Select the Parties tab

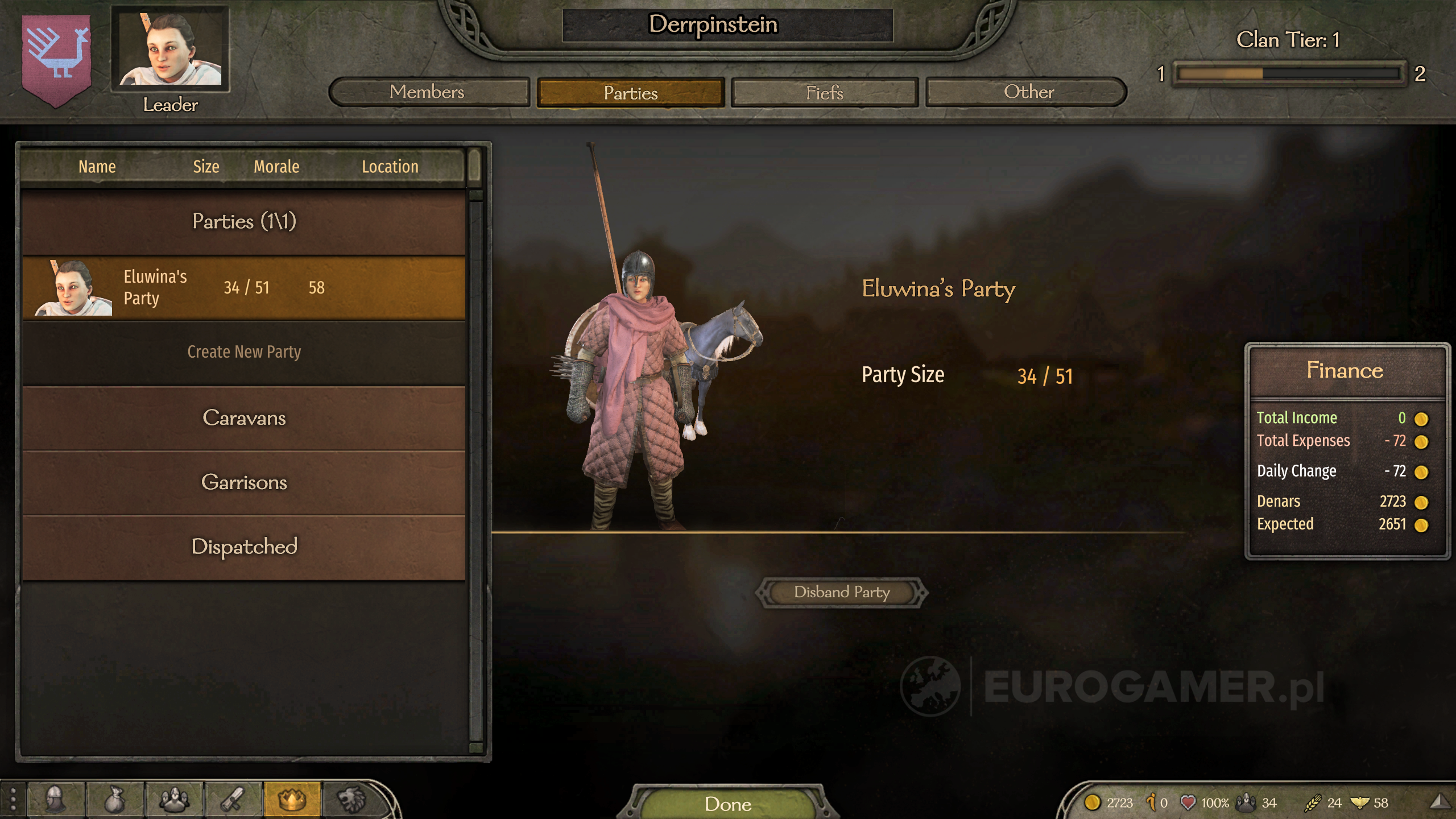630,93
